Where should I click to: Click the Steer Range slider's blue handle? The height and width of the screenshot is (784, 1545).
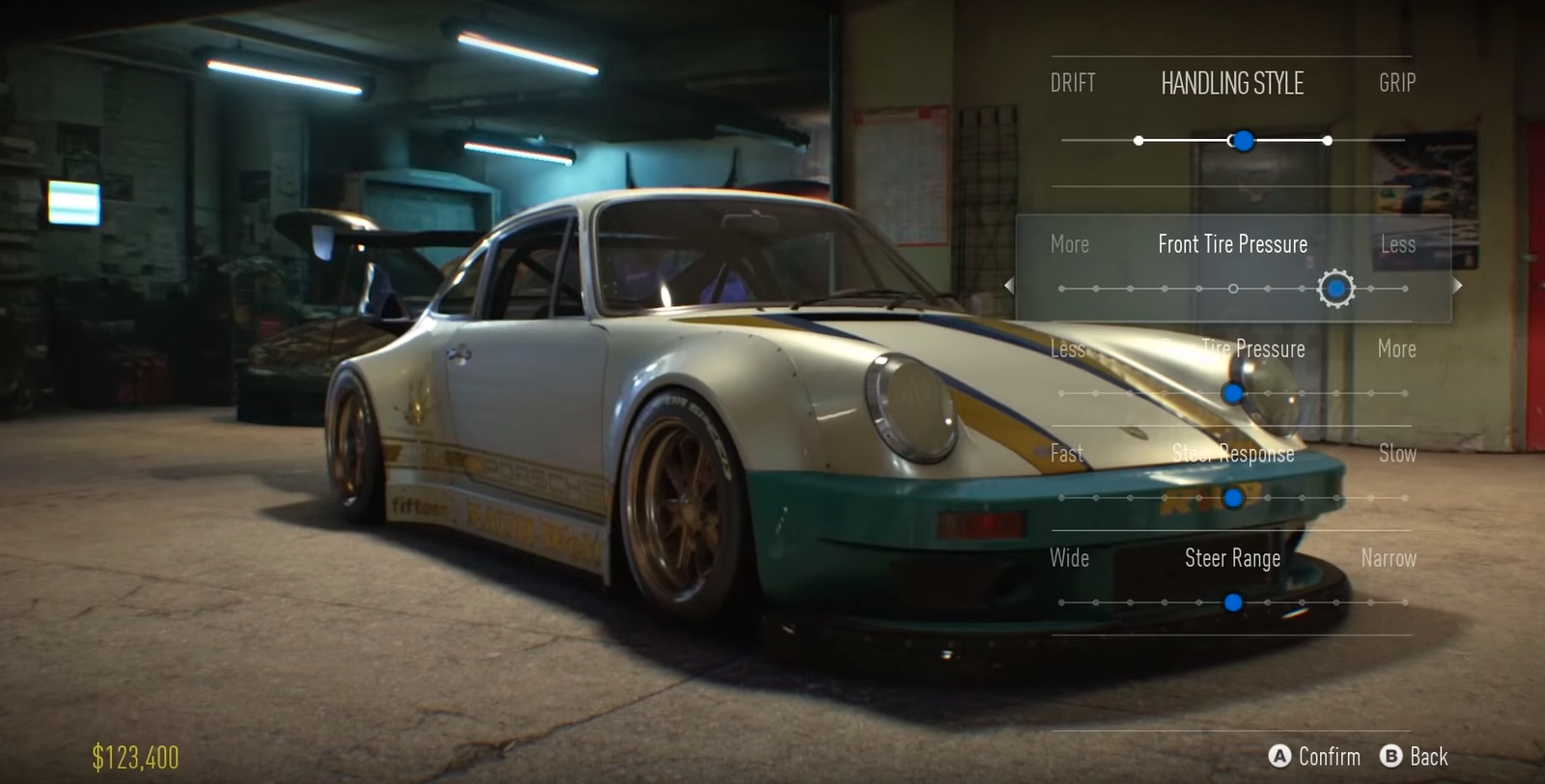click(1233, 602)
